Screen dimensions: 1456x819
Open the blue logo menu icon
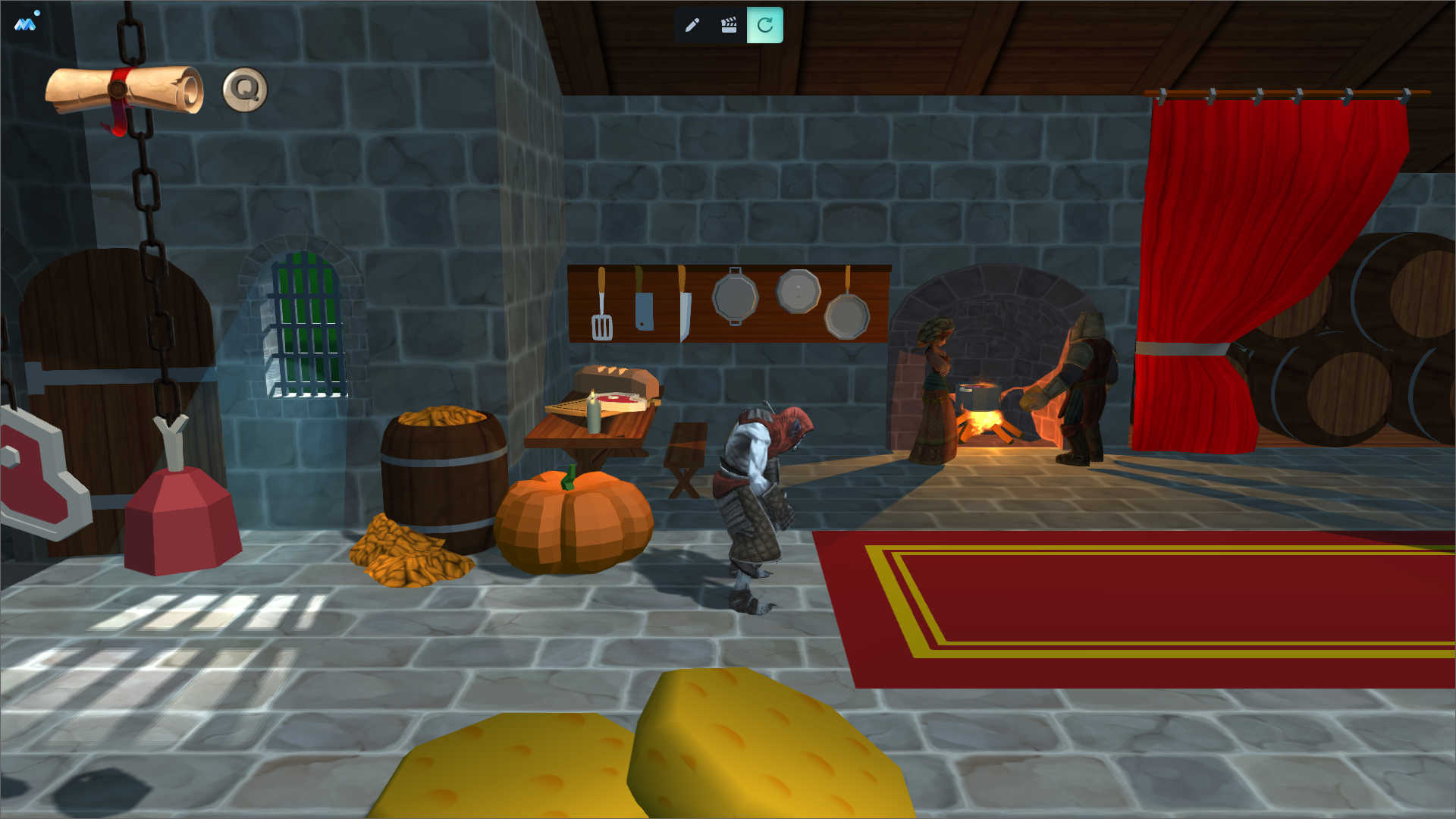point(25,24)
